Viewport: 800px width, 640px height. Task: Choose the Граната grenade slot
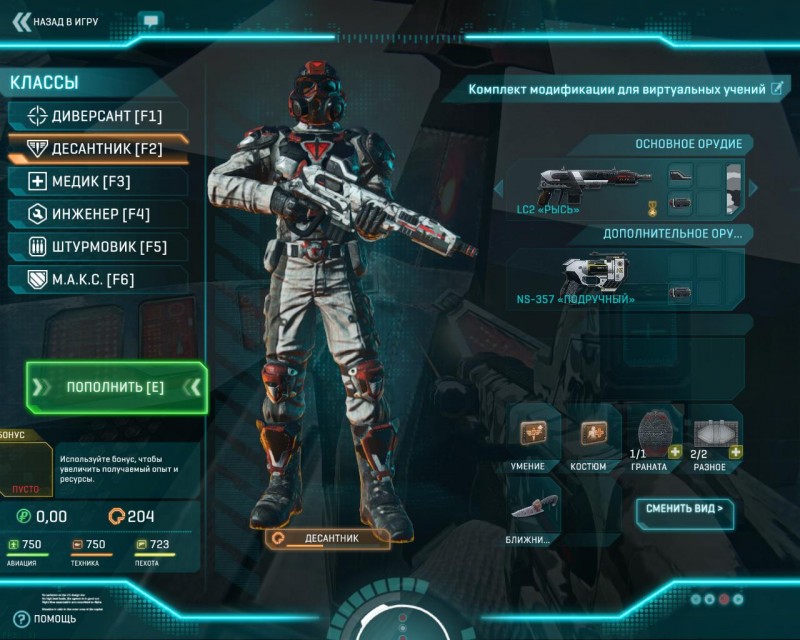point(655,433)
